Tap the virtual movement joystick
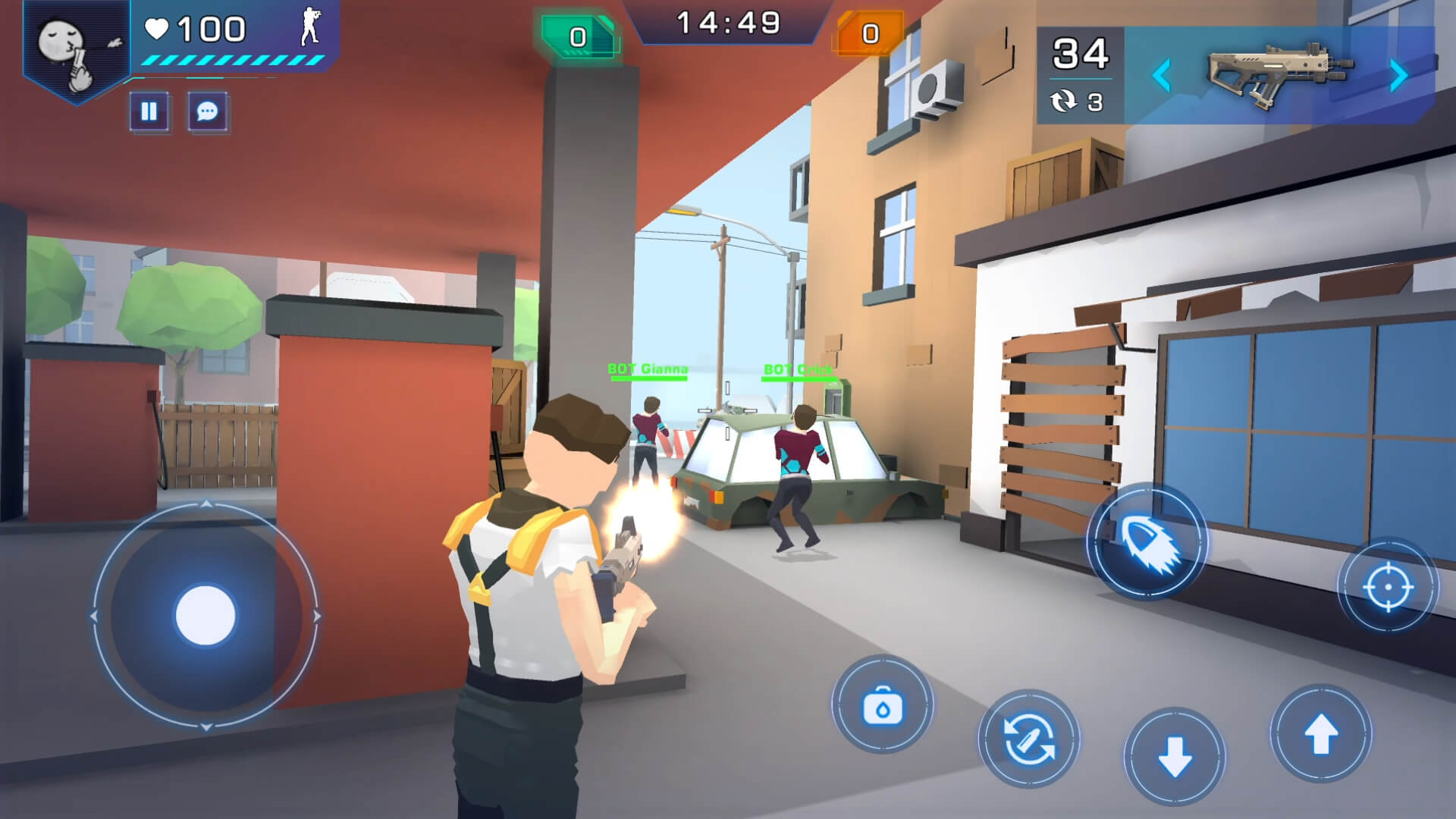 coord(206,616)
